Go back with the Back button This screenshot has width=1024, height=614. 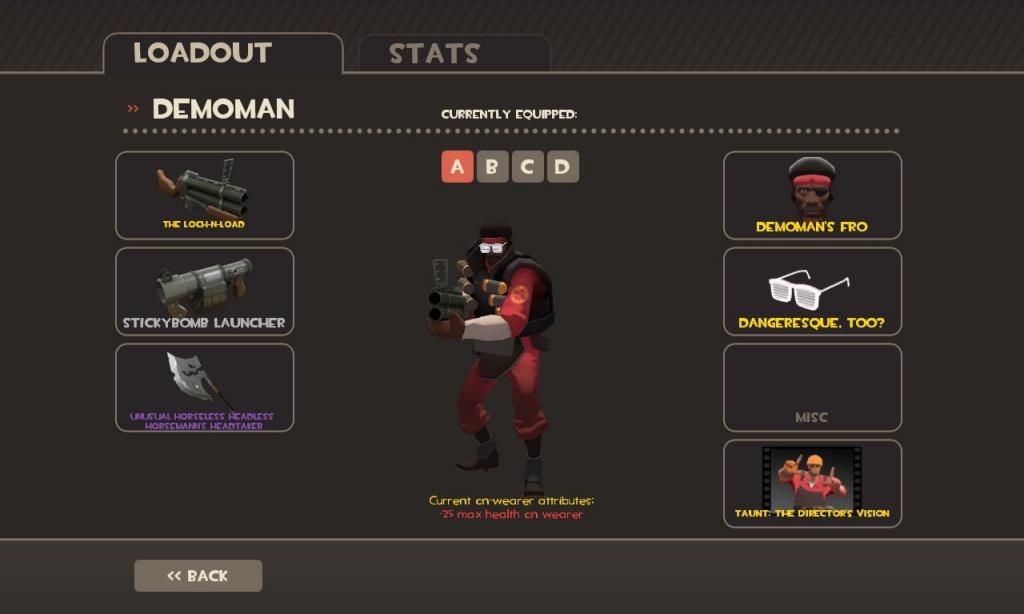(x=198, y=575)
